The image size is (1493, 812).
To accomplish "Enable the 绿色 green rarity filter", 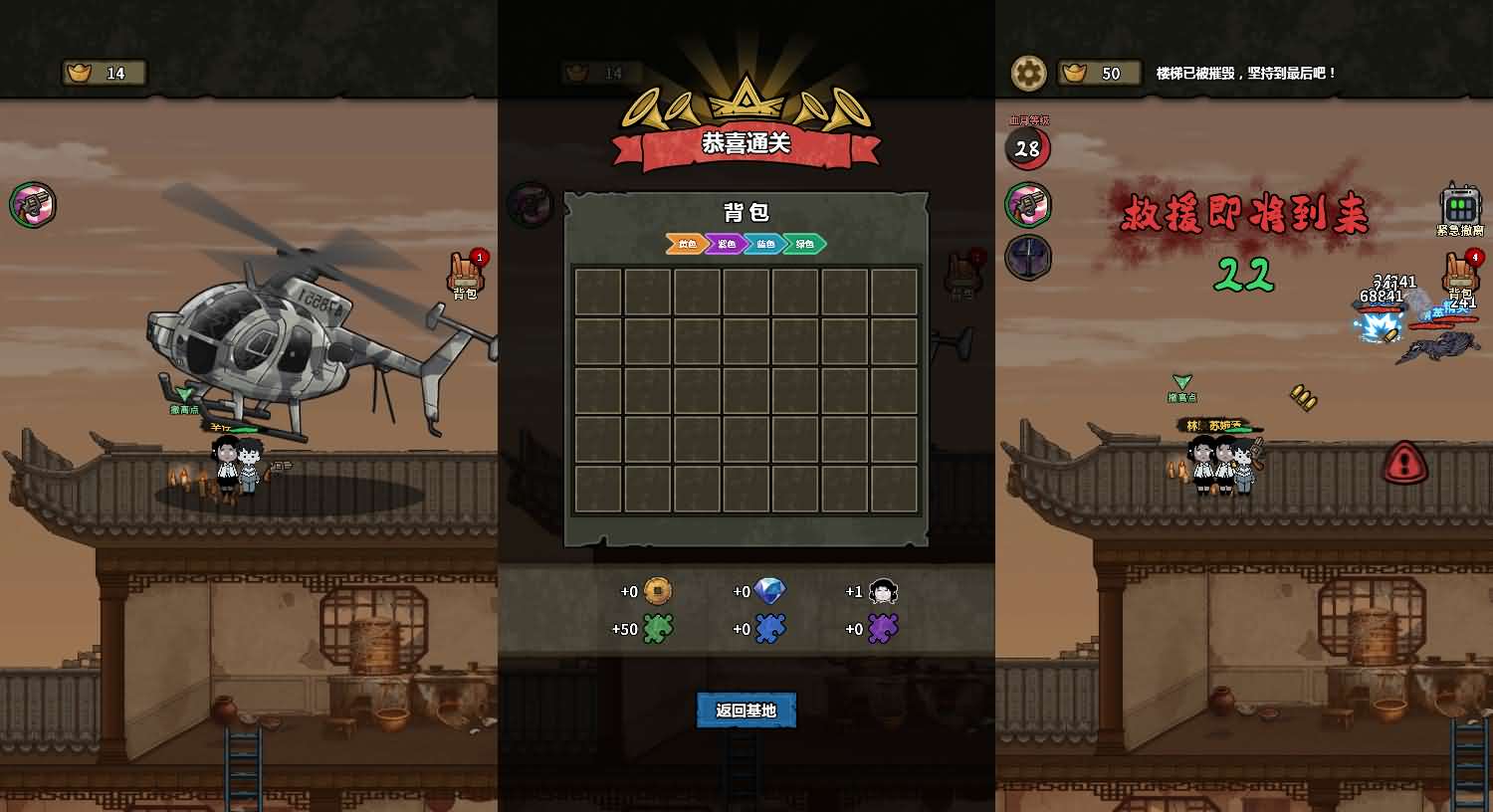I will pos(802,244).
